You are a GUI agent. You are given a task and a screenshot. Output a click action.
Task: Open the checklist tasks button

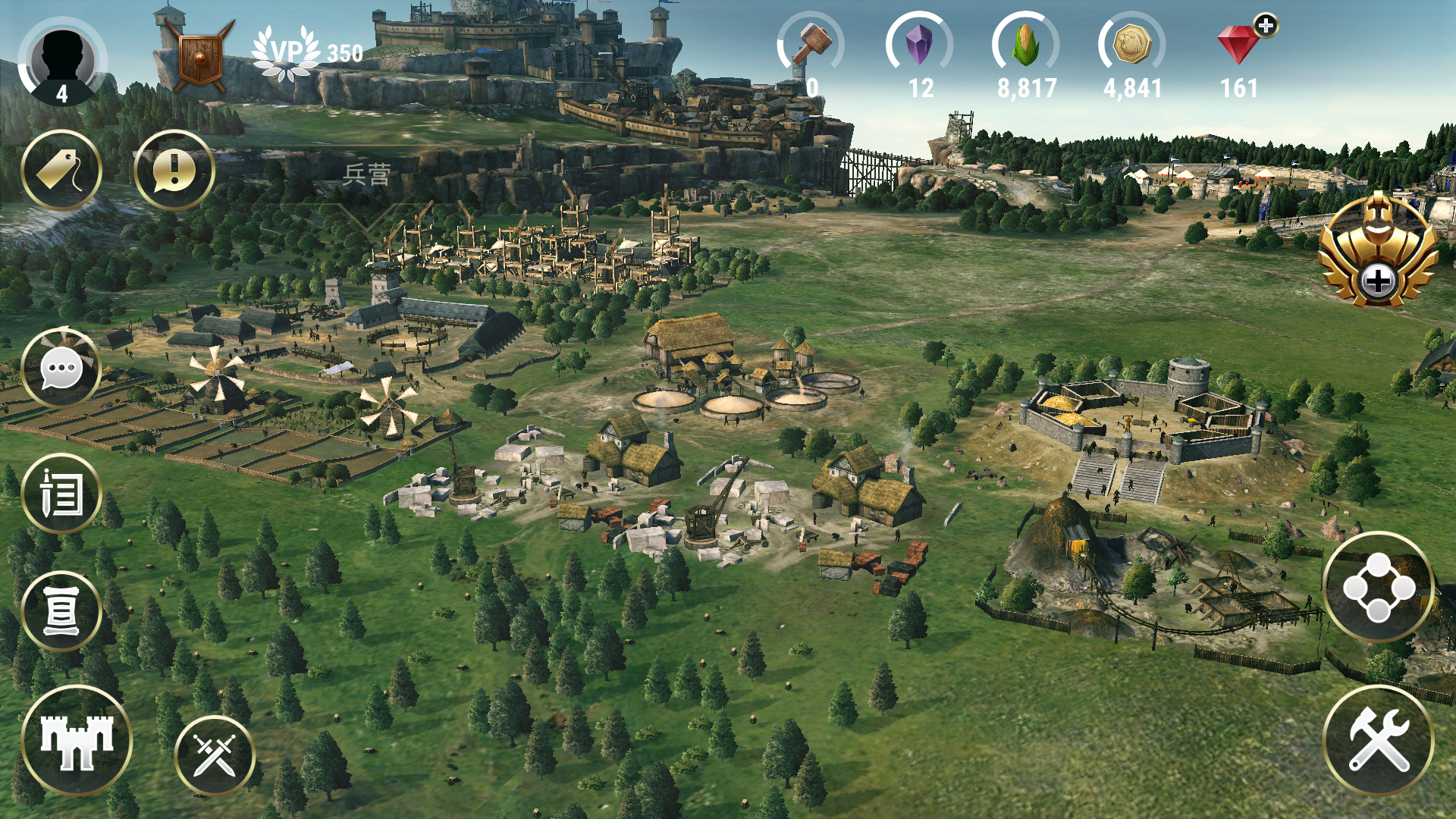[x=61, y=494]
